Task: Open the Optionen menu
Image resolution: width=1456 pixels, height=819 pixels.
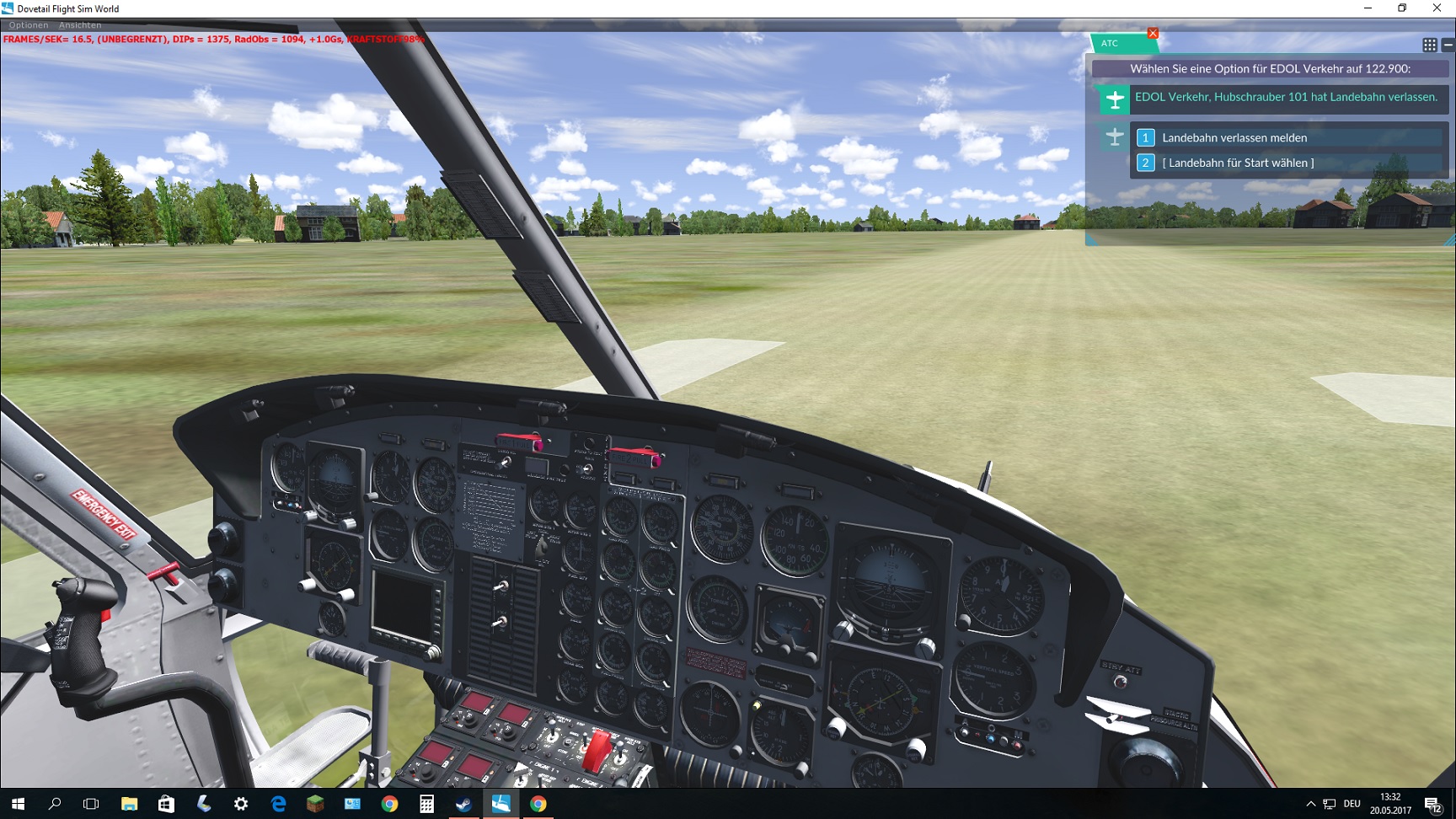Action: click(28, 24)
